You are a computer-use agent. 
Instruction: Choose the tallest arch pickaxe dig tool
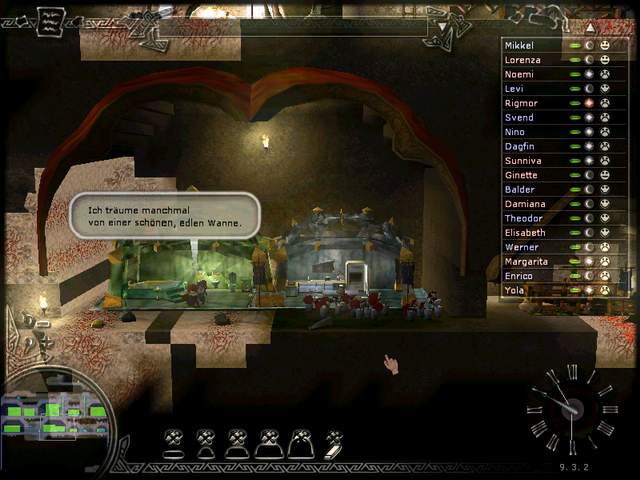(x=301, y=443)
